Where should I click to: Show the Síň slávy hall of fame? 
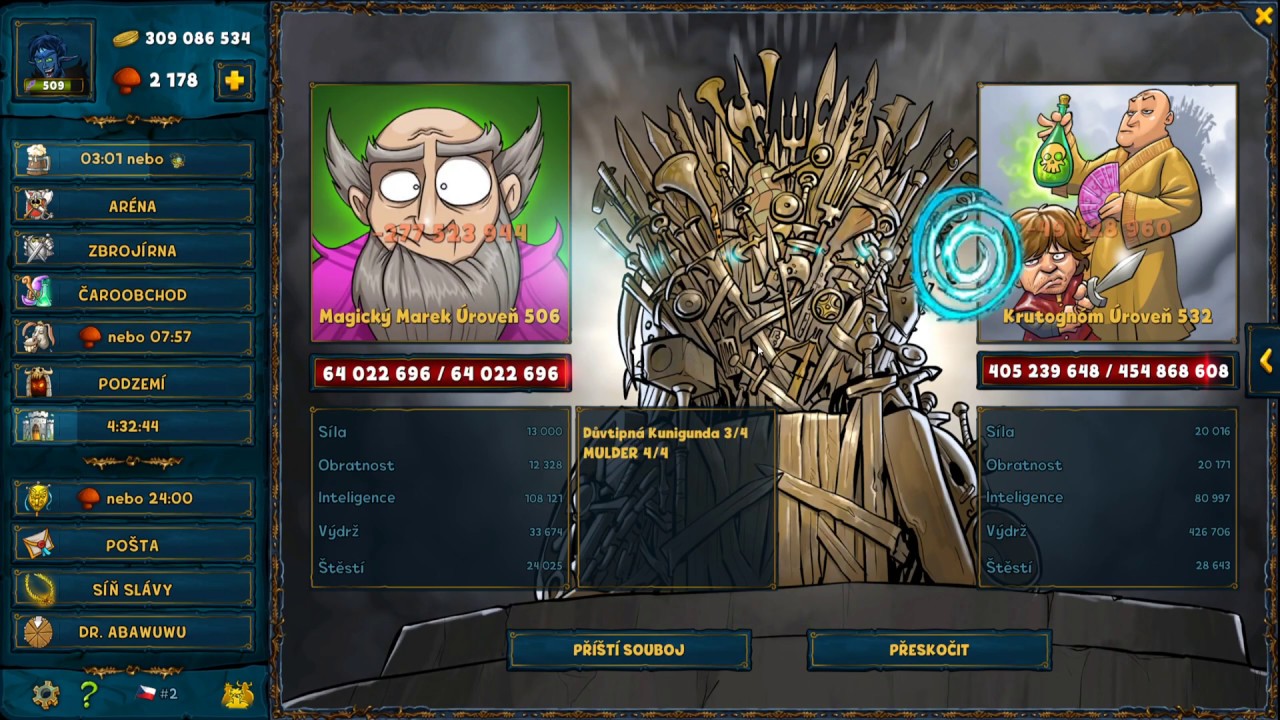coord(133,589)
